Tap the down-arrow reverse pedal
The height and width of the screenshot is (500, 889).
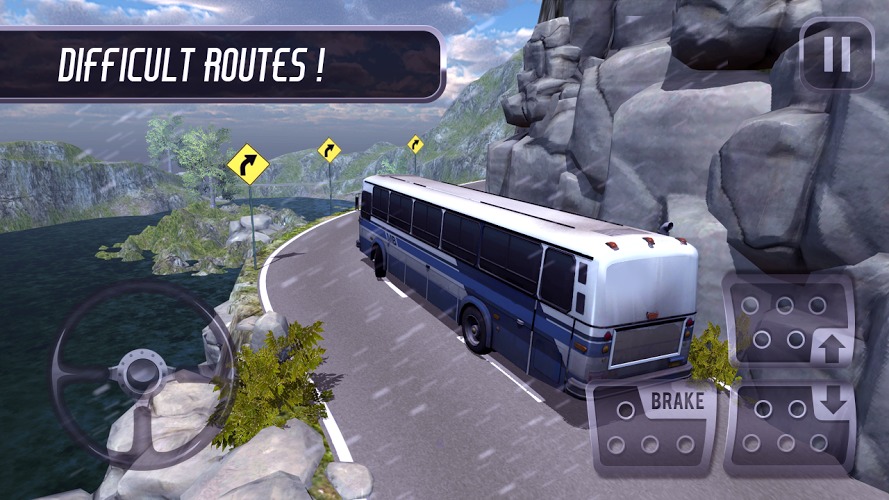point(790,425)
